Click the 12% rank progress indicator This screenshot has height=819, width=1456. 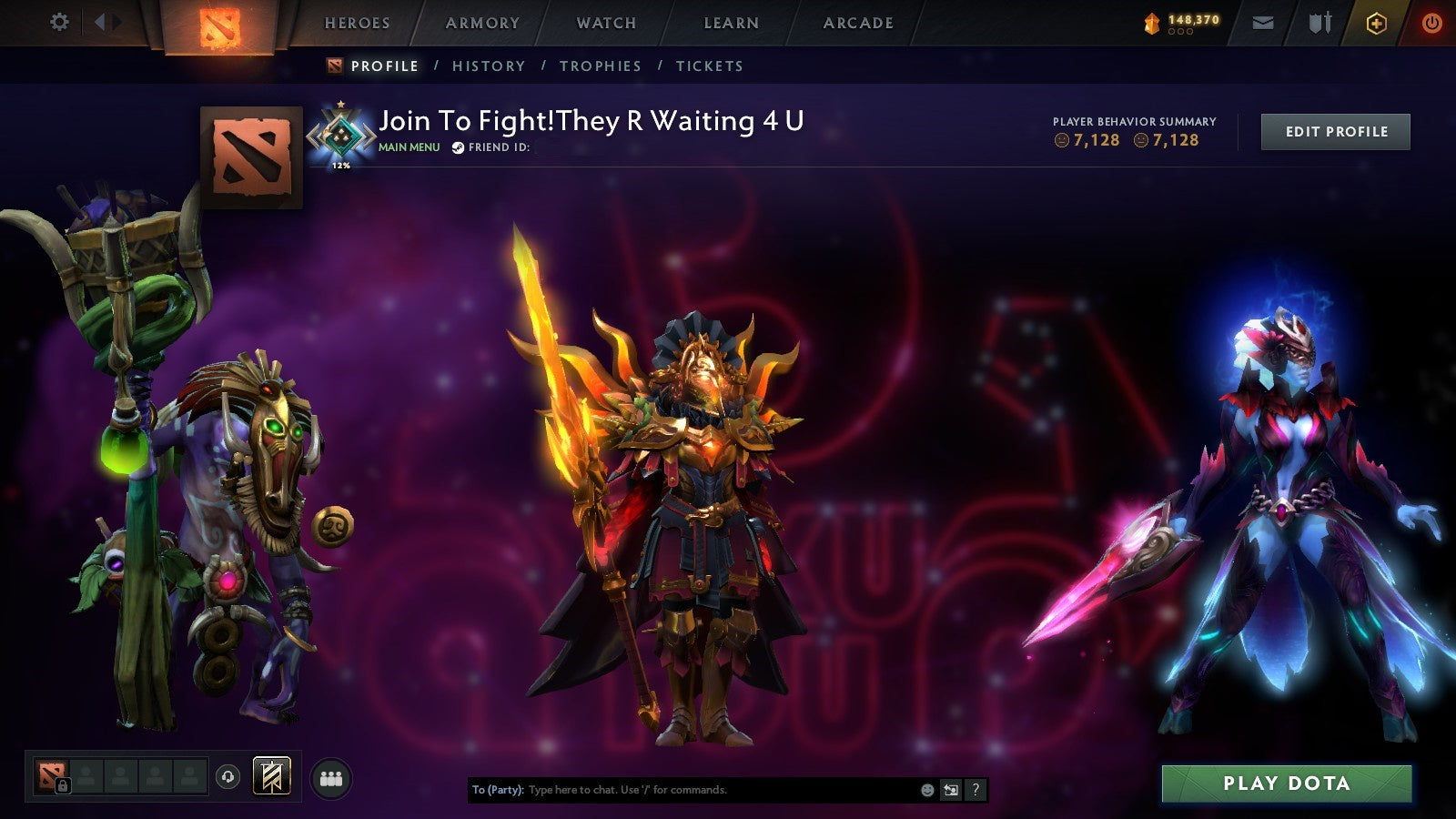point(339,167)
